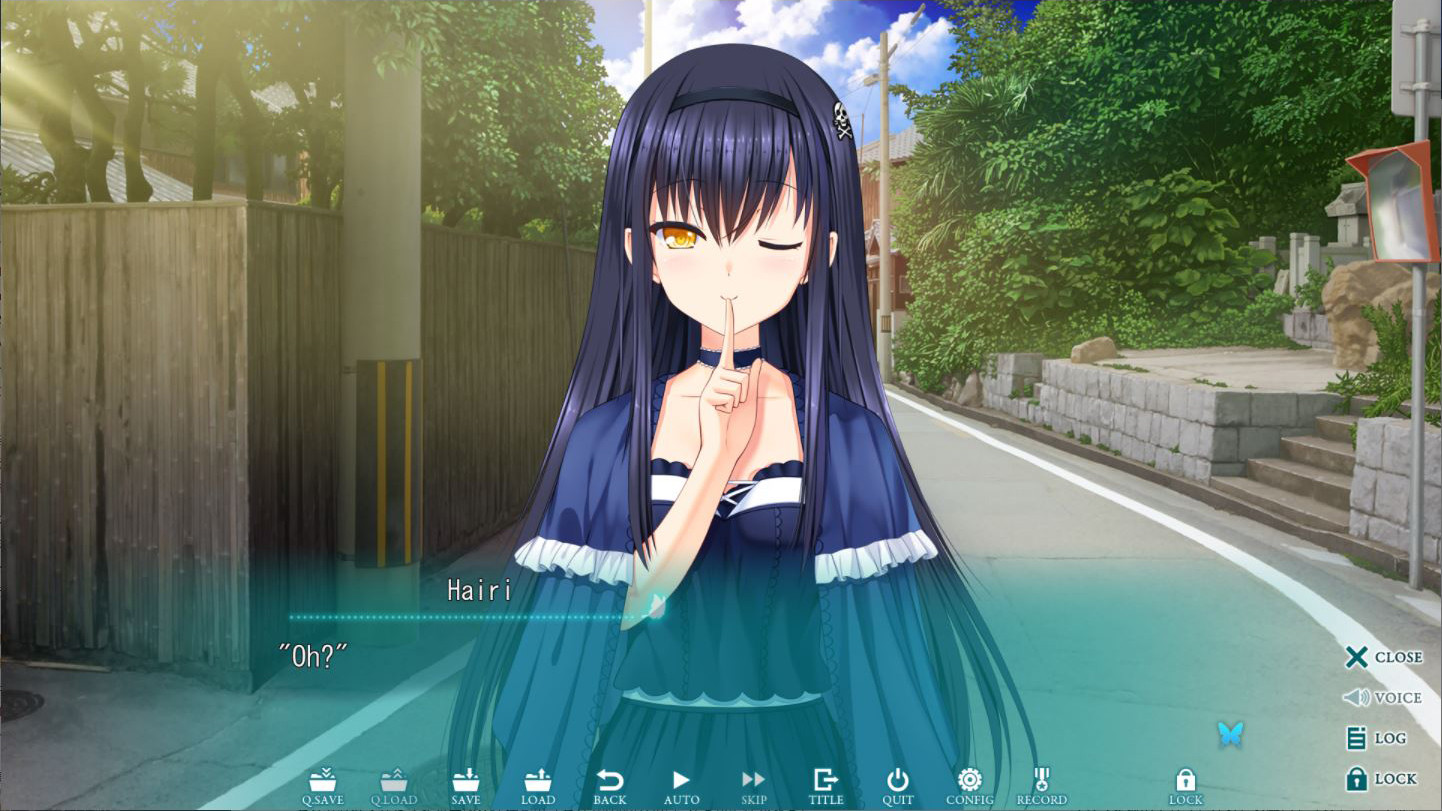Enable AUTO text advance mode
The image size is (1442, 811).
point(682,785)
